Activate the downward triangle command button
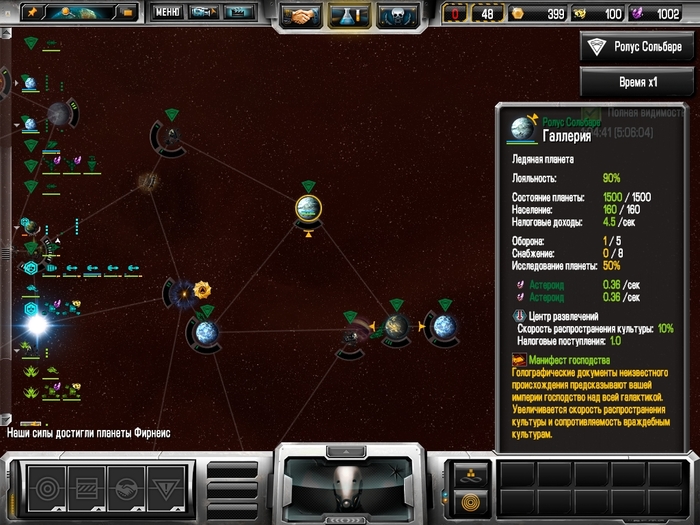 [164, 489]
